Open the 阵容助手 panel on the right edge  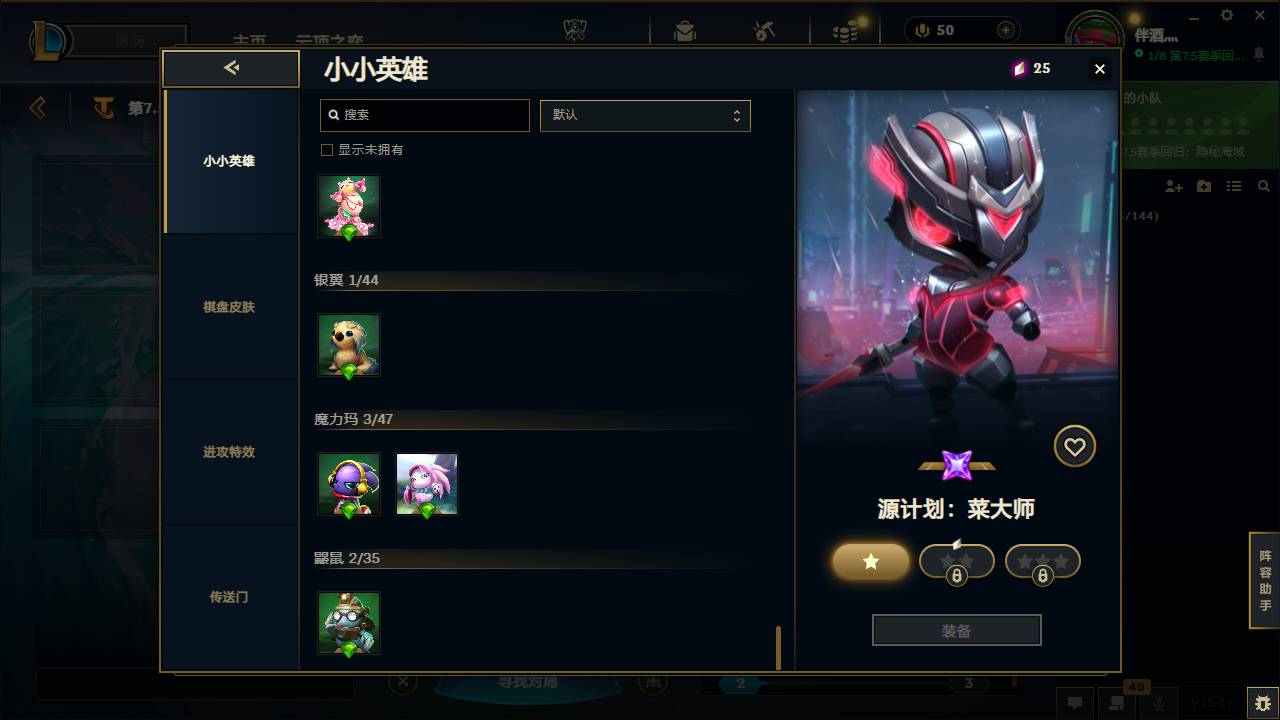point(1264,581)
